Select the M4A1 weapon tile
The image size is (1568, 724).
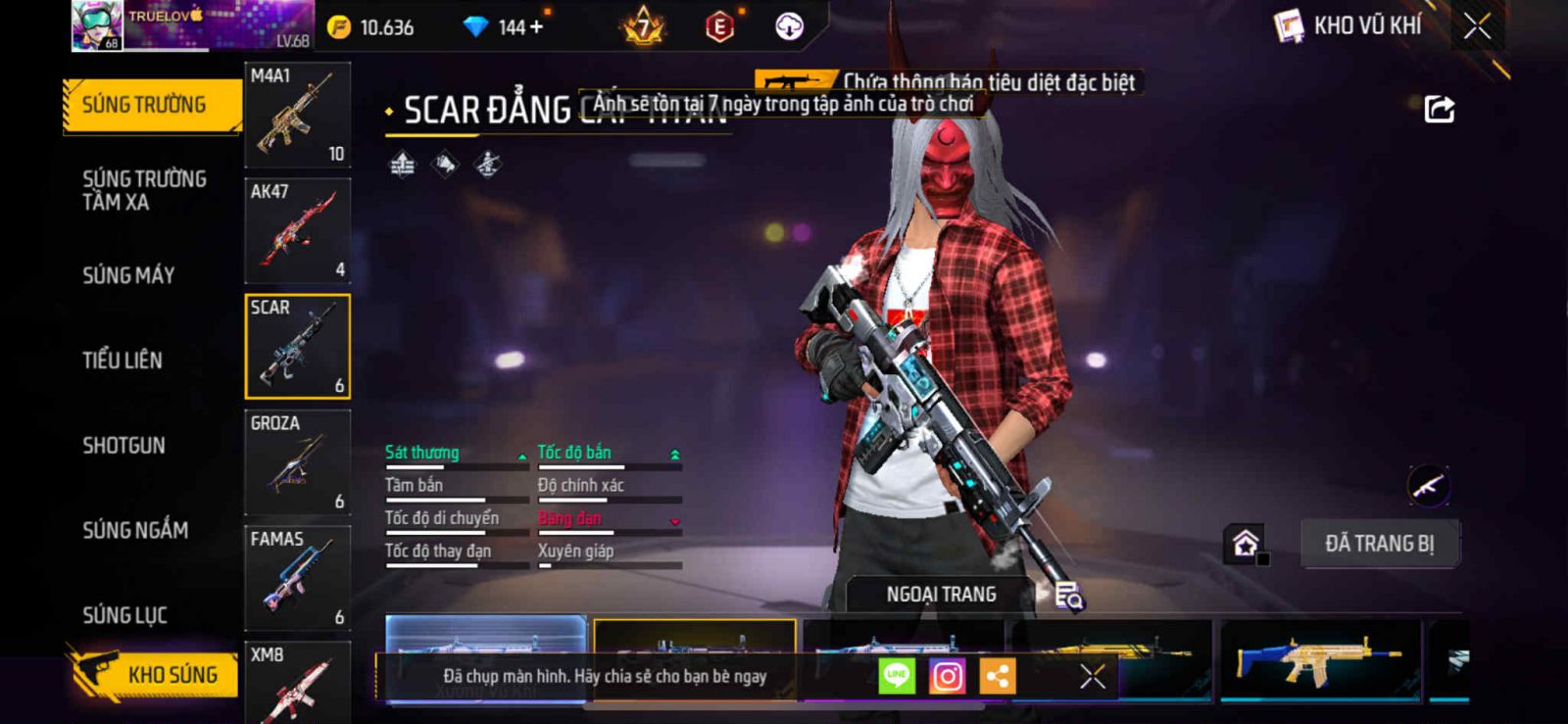[297, 115]
